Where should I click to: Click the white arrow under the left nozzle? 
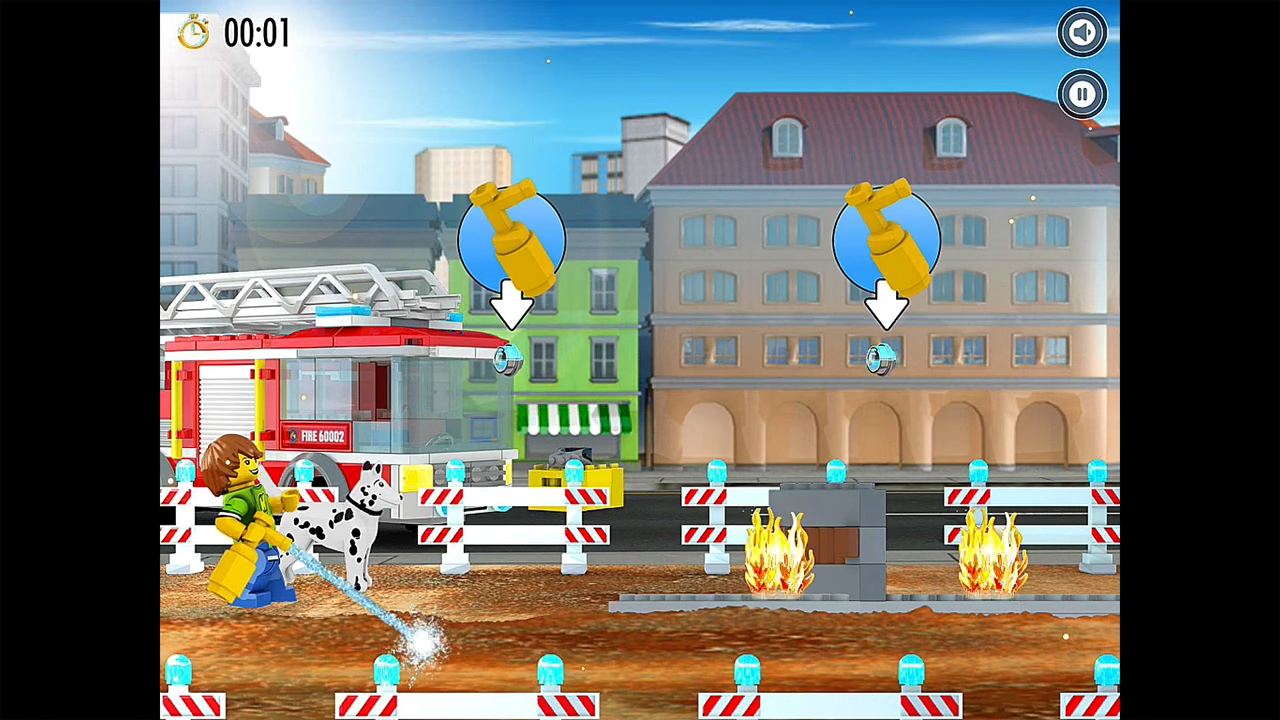512,305
